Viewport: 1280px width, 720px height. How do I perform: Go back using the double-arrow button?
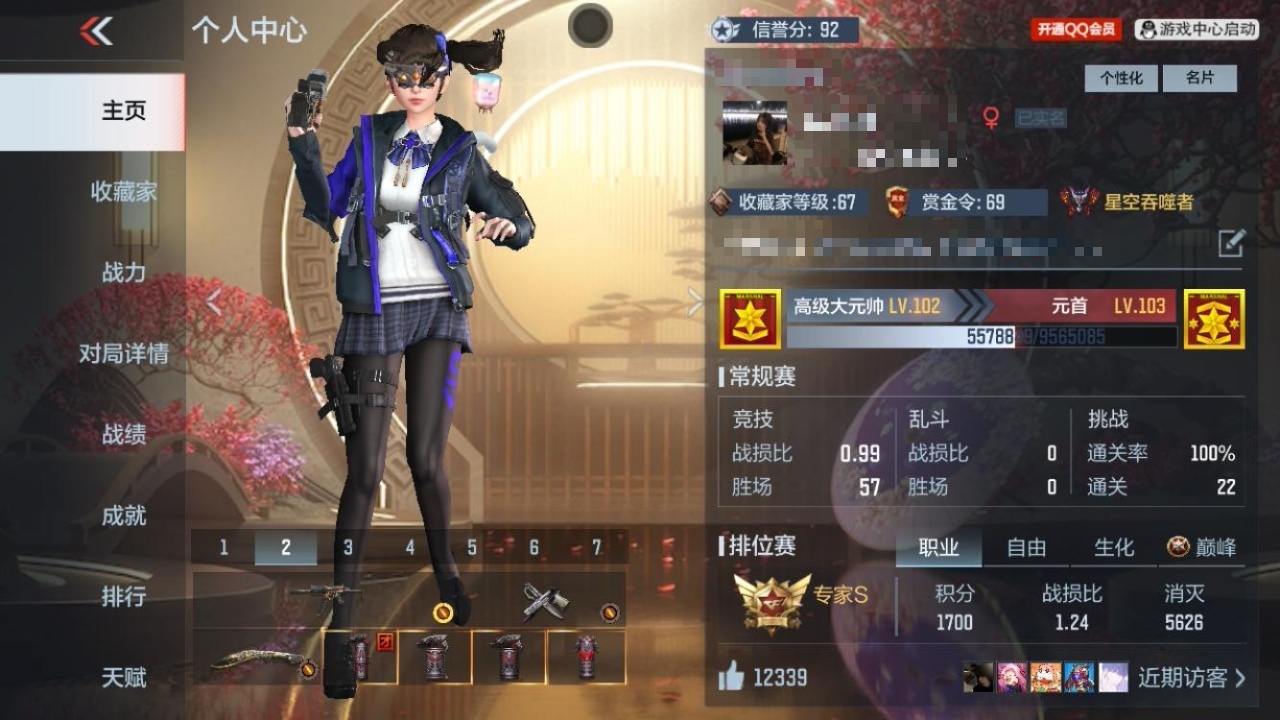click(x=97, y=31)
